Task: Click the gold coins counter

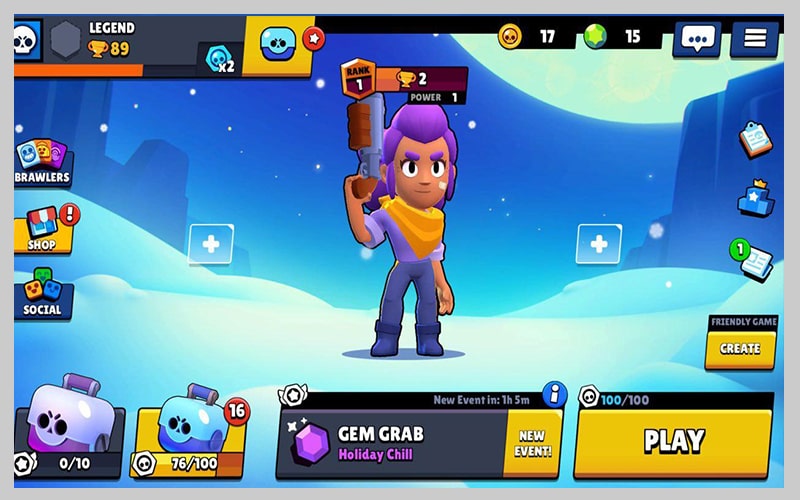Action: pyautogui.click(x=530, y=37)
